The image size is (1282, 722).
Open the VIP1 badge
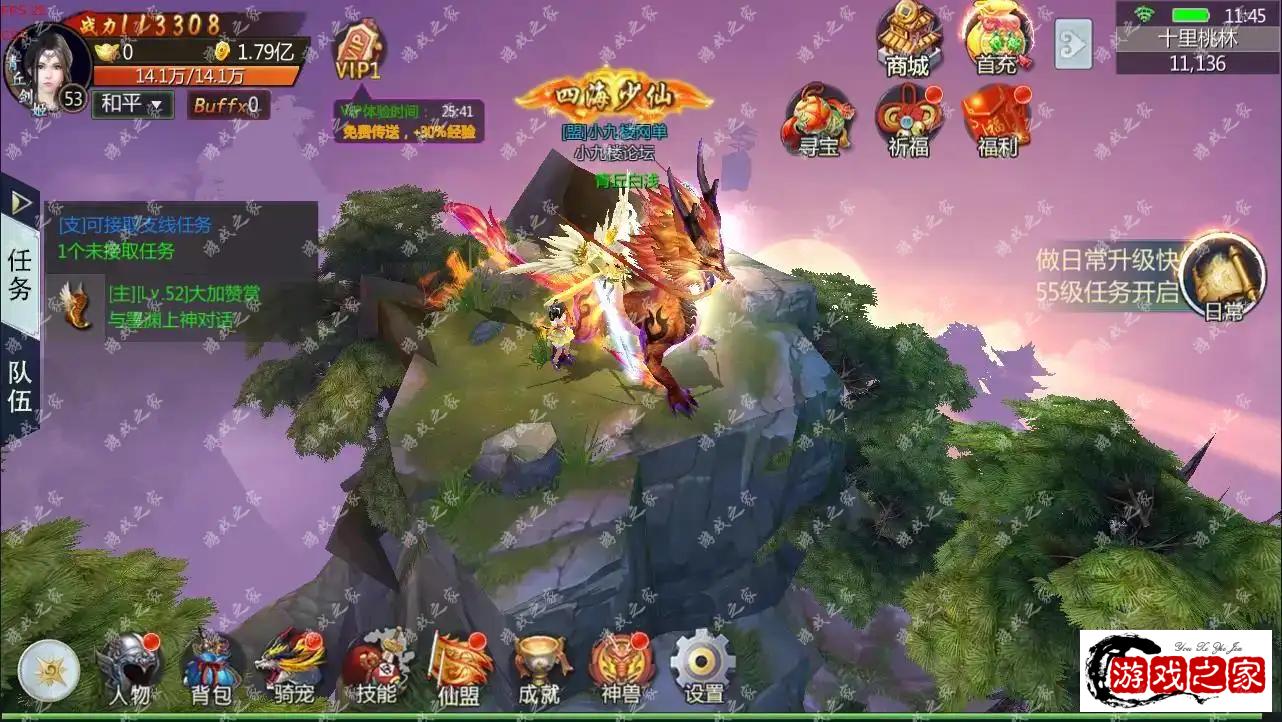357,52
